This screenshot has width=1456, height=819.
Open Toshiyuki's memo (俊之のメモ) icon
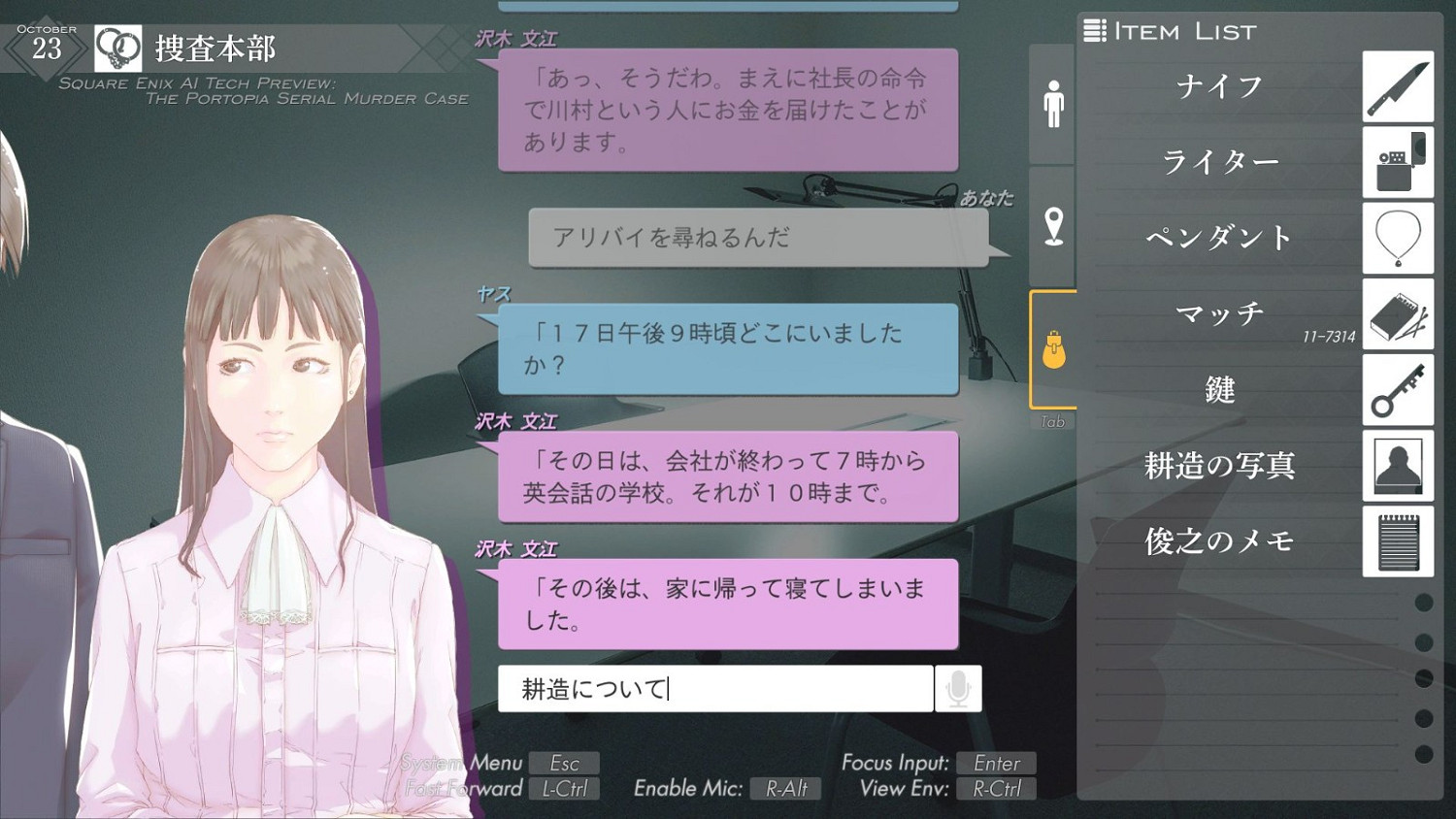tap(1398, 541)
